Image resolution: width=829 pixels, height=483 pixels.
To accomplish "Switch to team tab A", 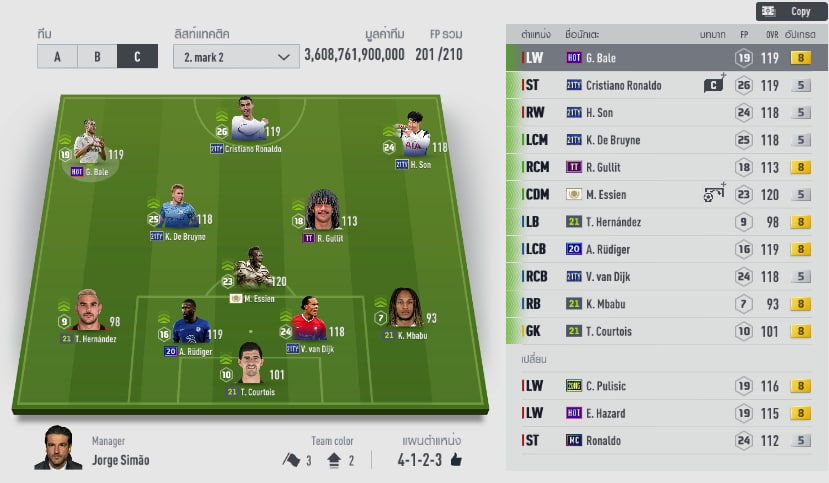I will point(57,57).
